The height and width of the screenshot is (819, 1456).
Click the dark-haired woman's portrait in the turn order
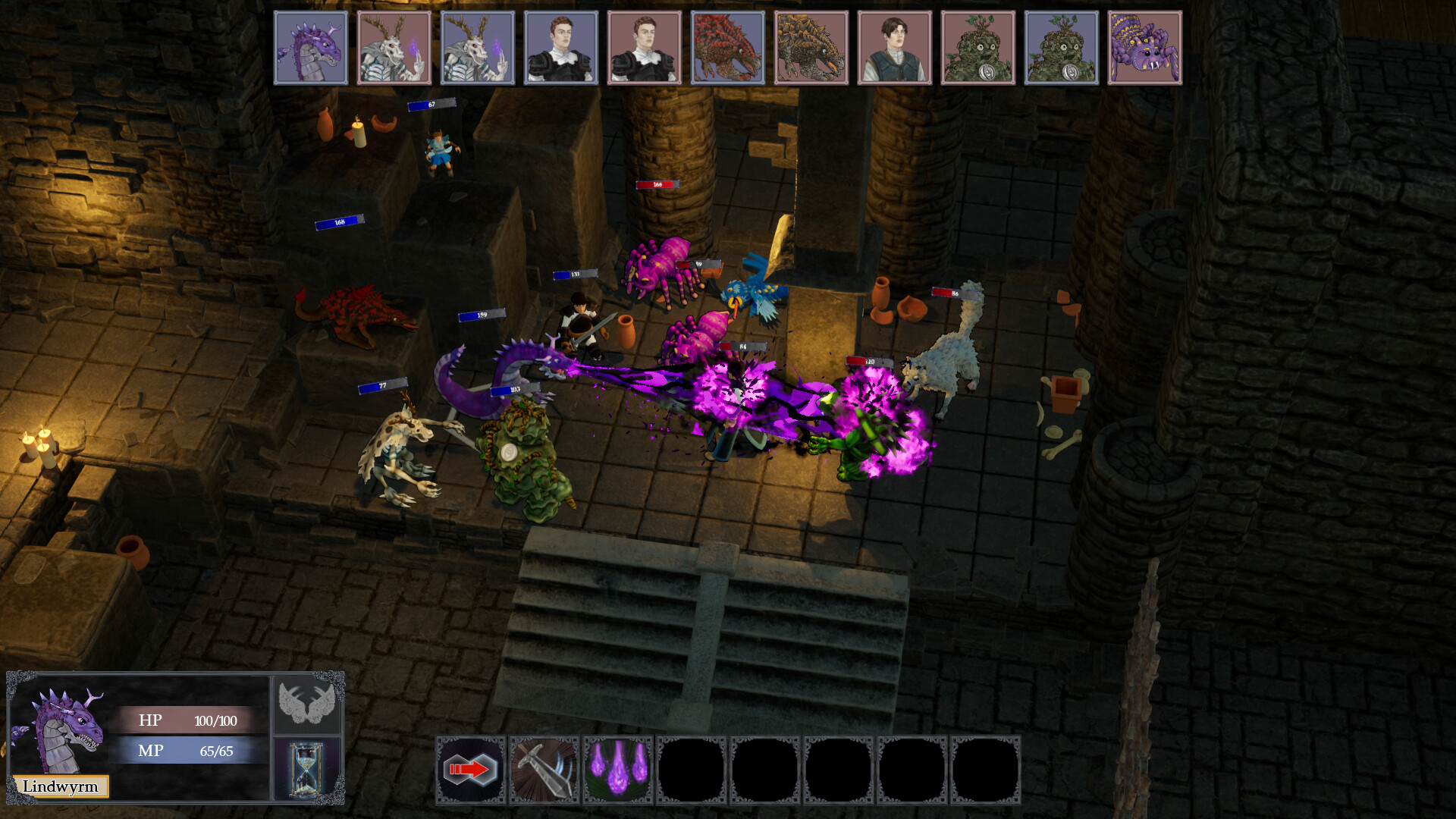[895, 47]
